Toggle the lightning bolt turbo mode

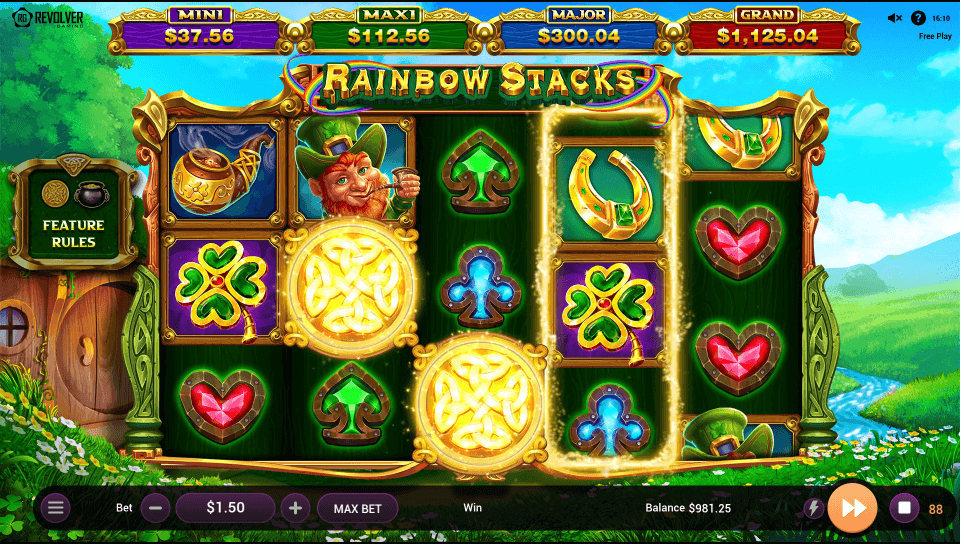tap(813, 508)
